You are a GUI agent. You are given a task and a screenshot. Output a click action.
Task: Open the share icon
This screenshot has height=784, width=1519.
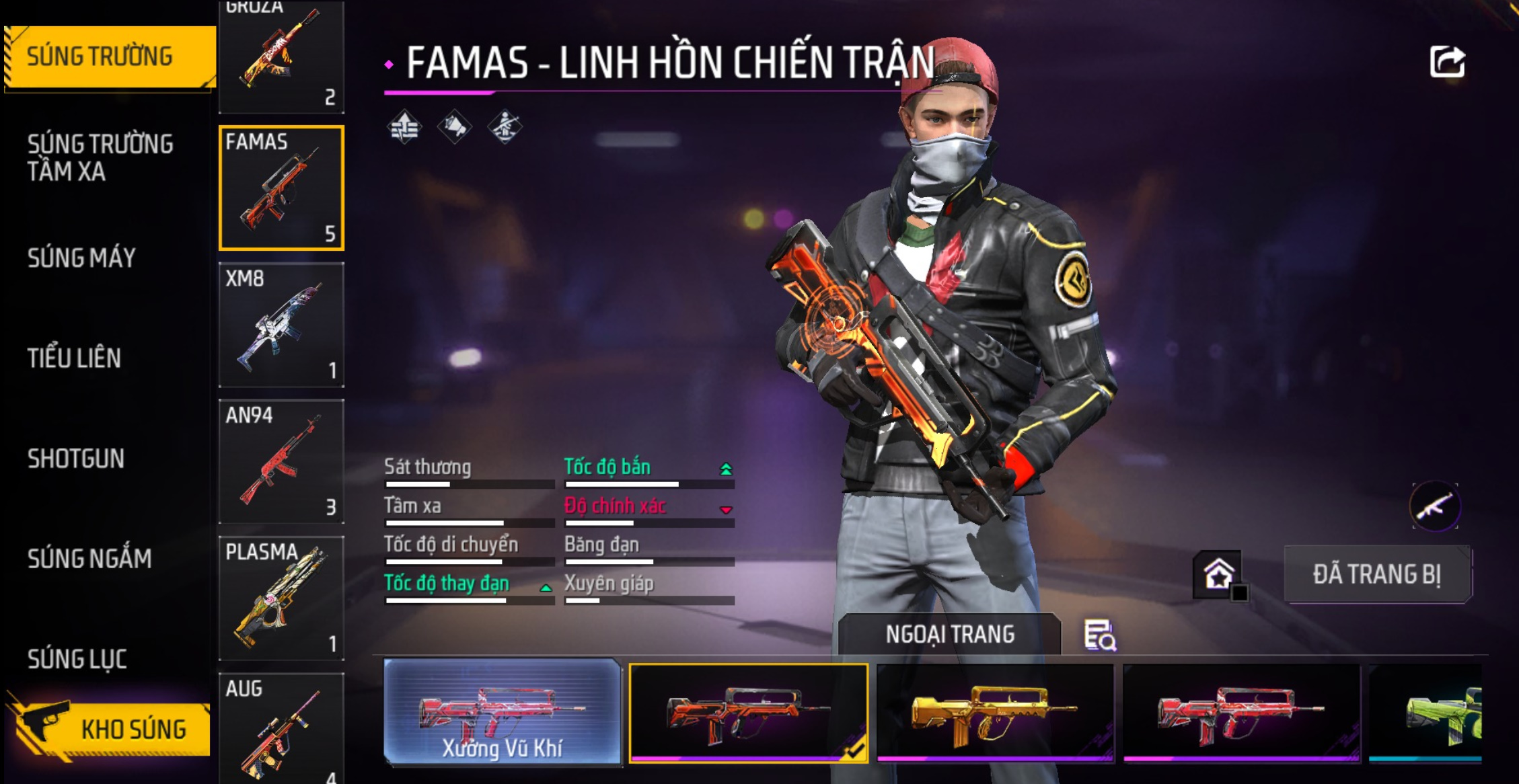coord(1447,63)
